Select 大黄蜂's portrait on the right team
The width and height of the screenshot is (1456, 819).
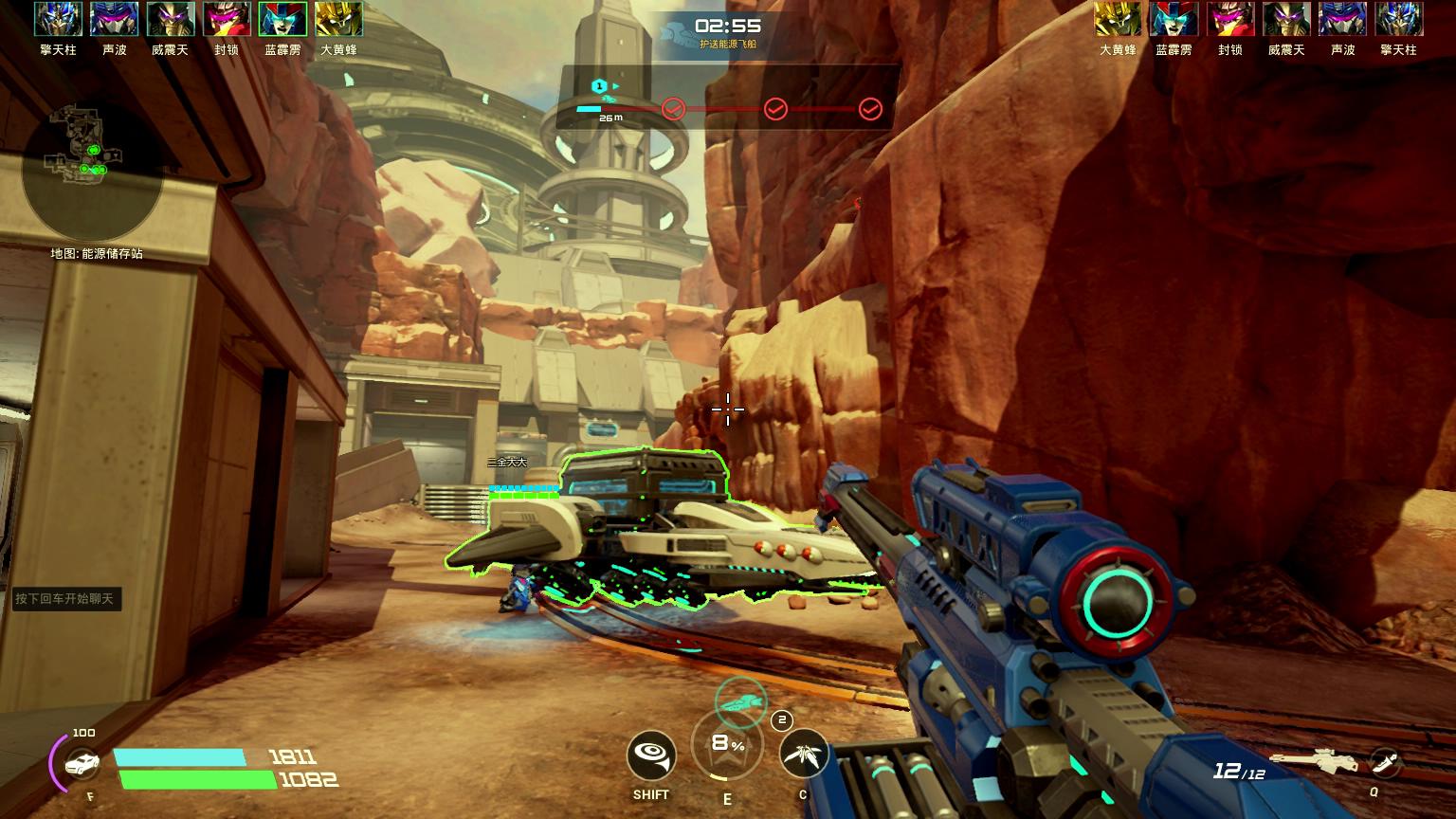[1119, 20]
